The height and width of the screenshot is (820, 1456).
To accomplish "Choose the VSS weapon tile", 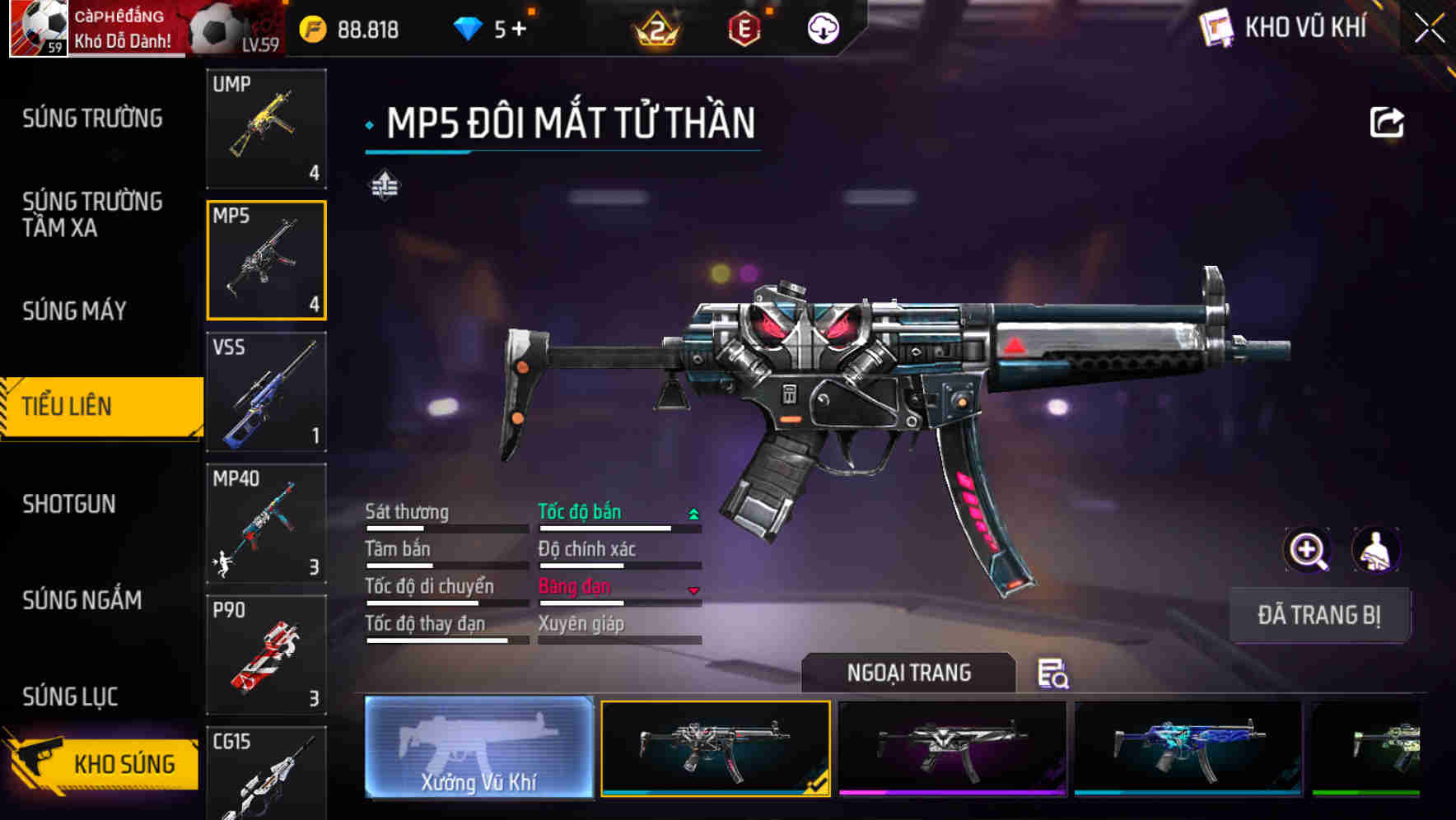I will [266, 392].
